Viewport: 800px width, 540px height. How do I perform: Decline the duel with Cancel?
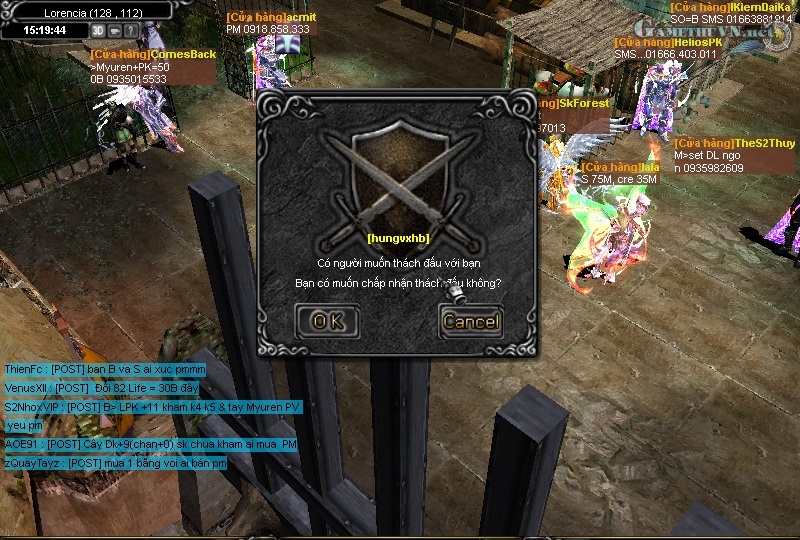[x=470, y=321]
